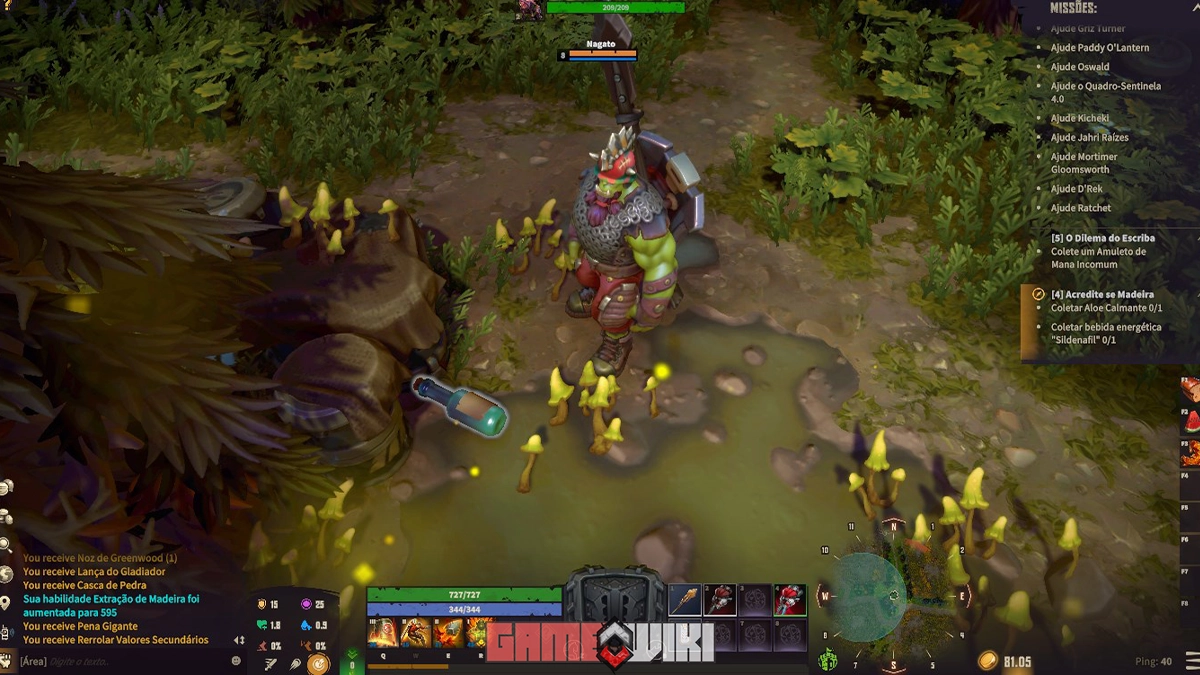Choose the red potion item in slot 4
Screen dimensions: 1200x675
790,600
